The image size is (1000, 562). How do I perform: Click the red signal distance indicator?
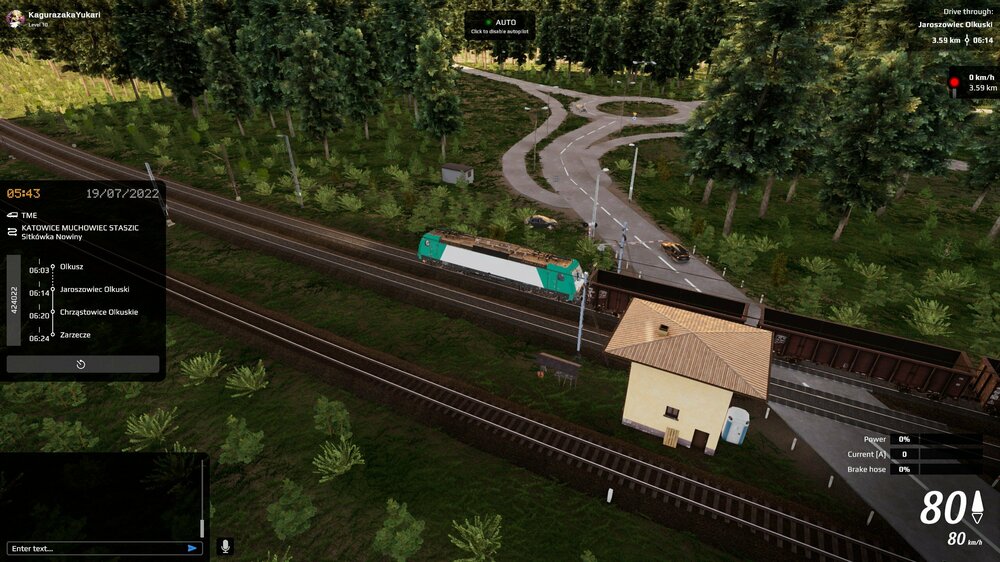(x=971, y=82)
